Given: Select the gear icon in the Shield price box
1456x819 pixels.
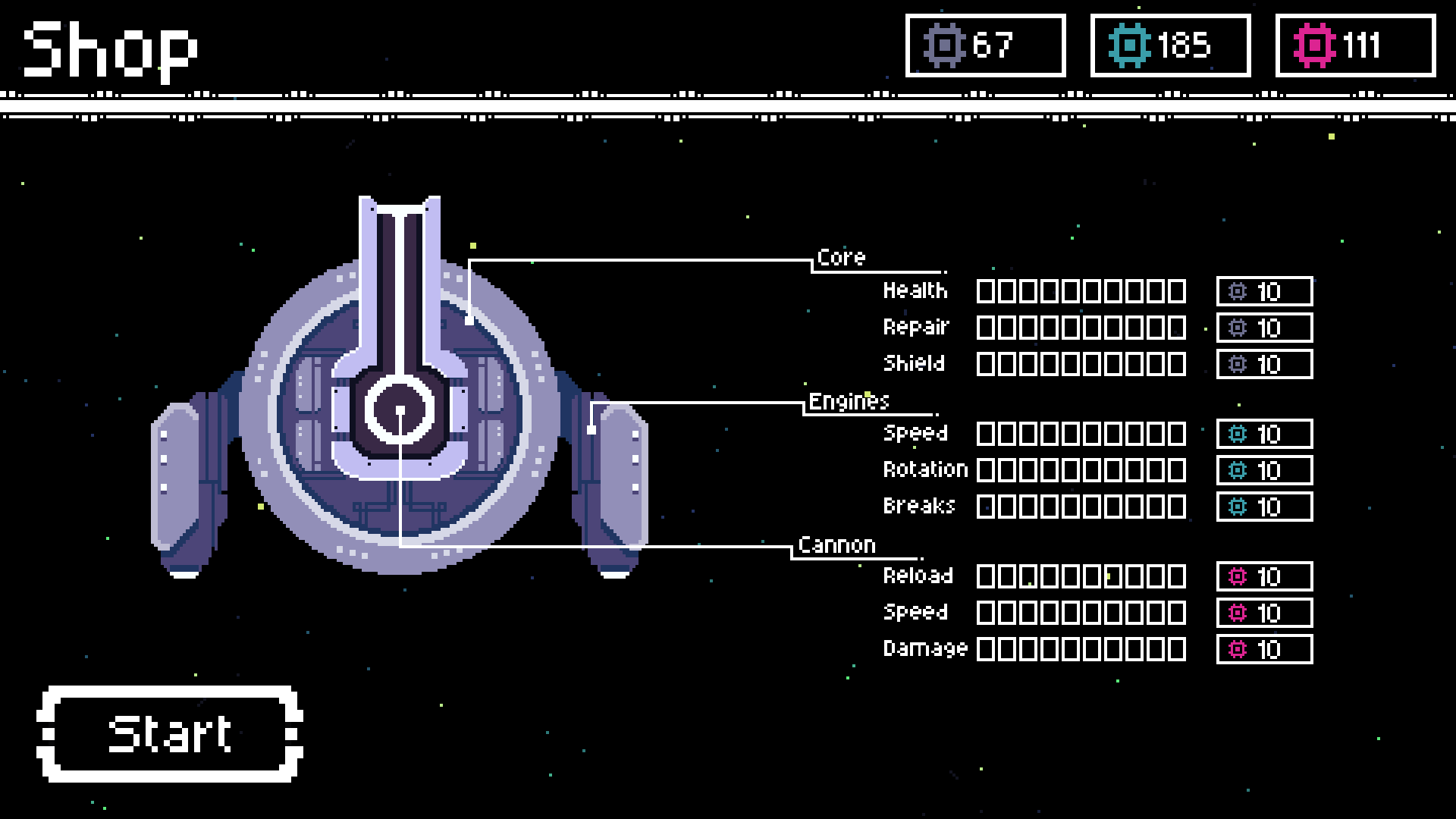Looking at the screenshot, I should point(1237,364).
